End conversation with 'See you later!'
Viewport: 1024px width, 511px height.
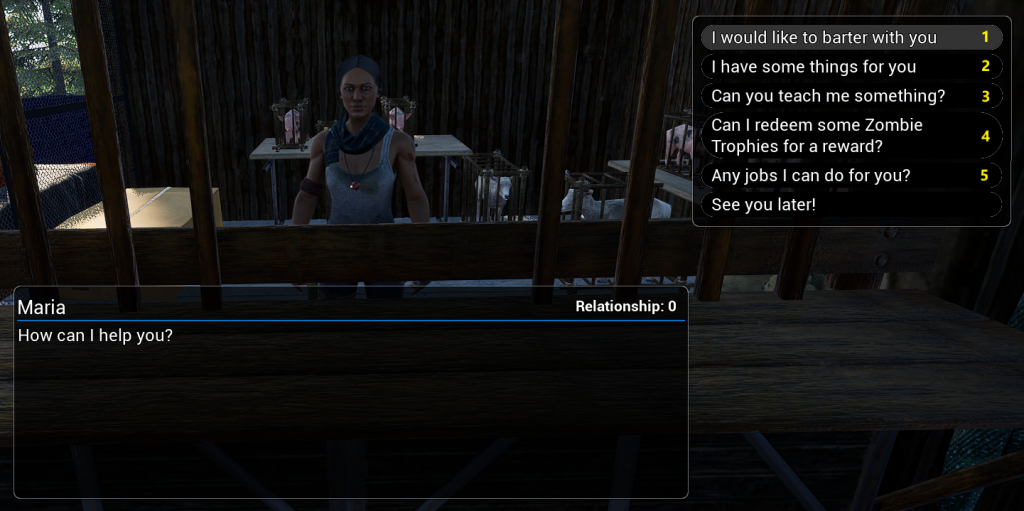coord(764,205)
